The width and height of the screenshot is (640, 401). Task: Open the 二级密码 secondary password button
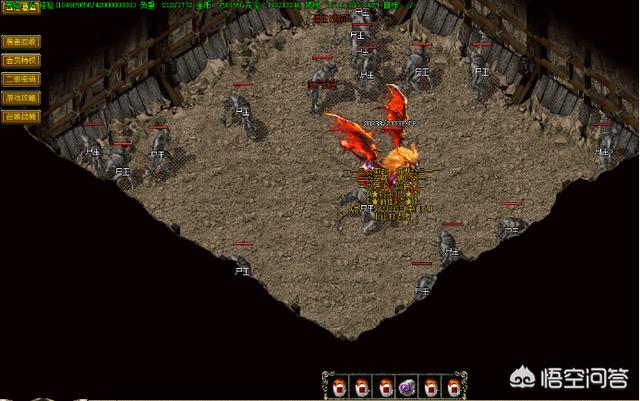[x=20, y=79]
